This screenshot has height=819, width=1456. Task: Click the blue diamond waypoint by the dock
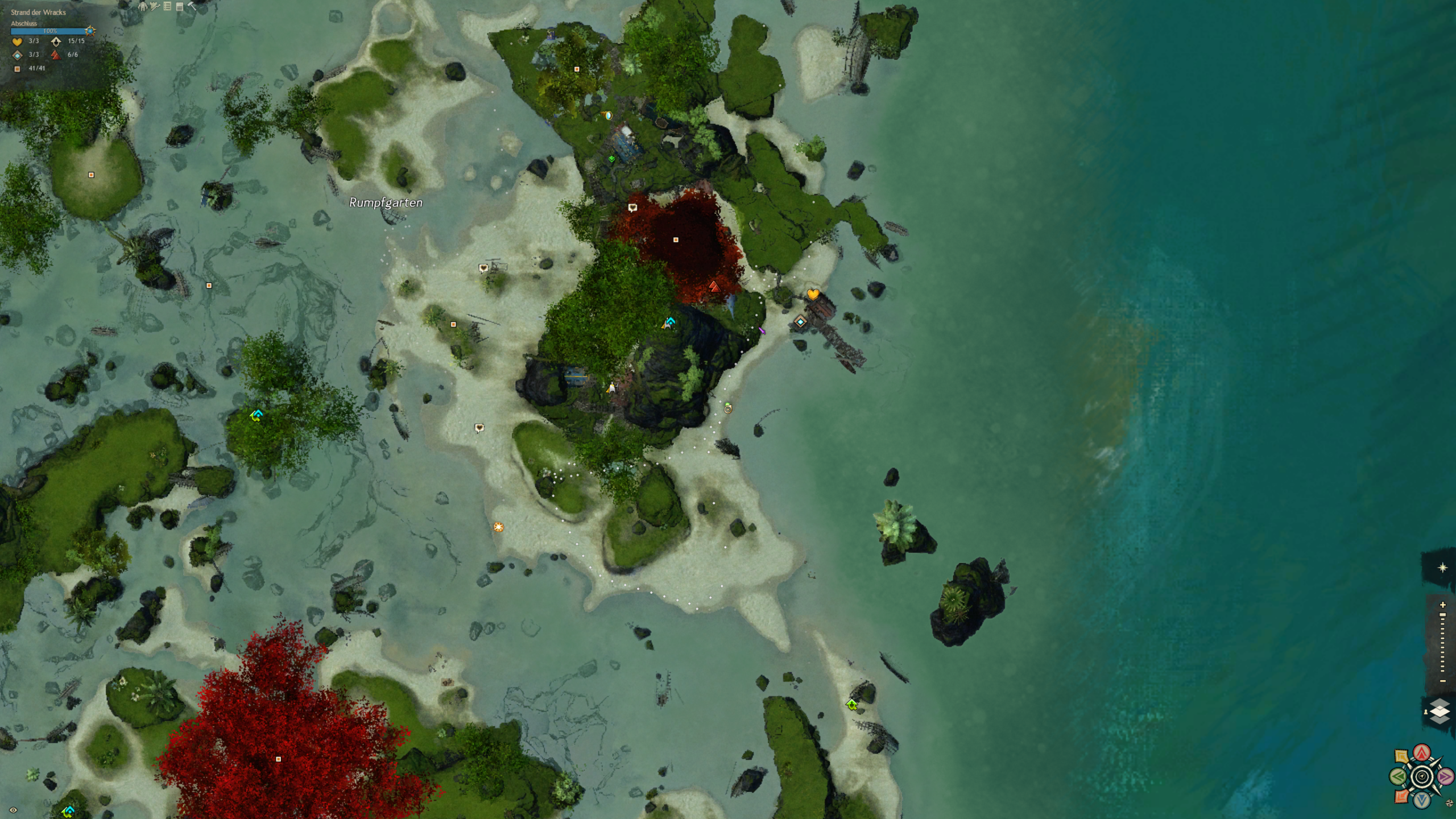[x=800, y=322]
